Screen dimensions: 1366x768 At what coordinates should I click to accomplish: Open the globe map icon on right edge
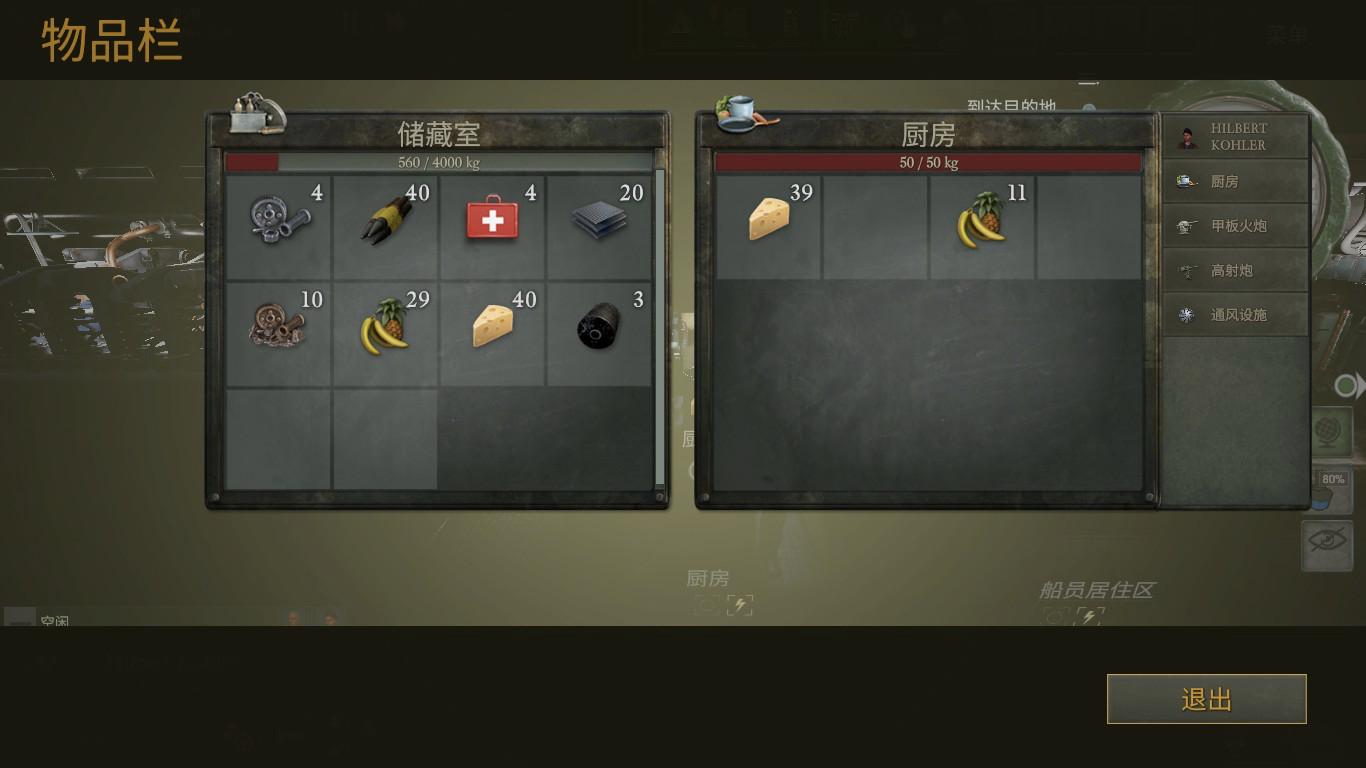1327,431
